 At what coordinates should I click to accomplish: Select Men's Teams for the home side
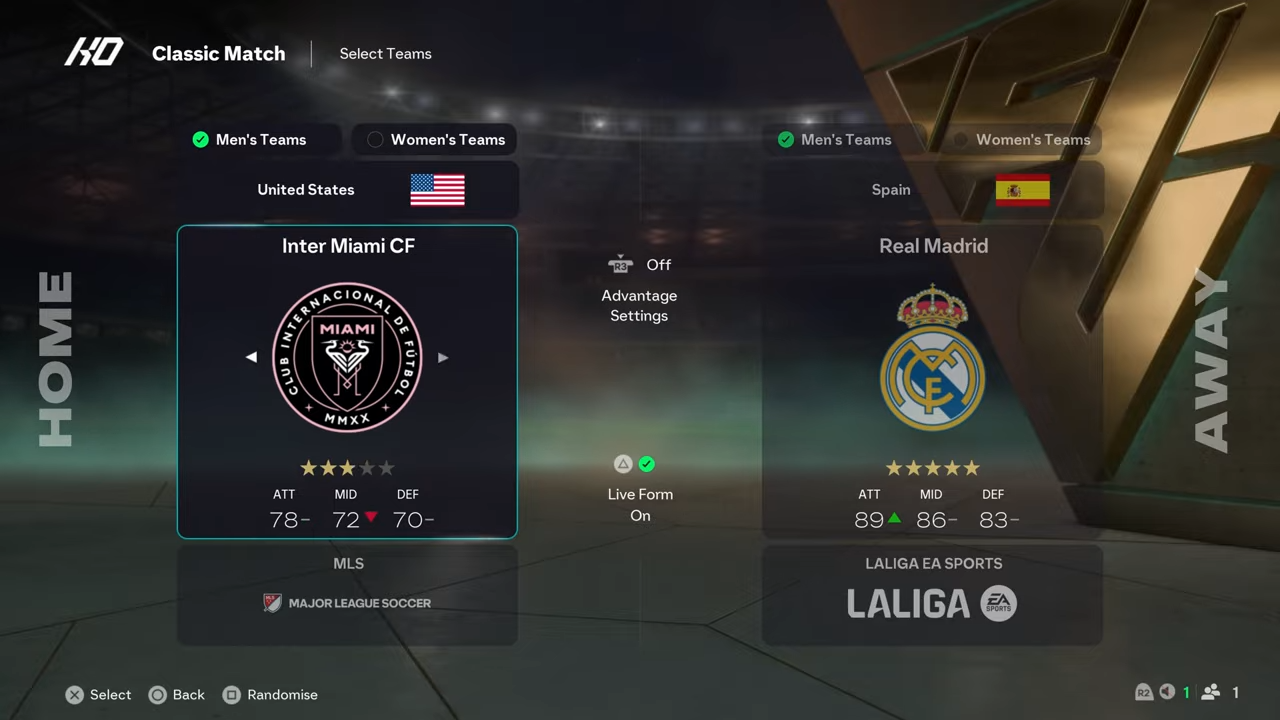250,140
